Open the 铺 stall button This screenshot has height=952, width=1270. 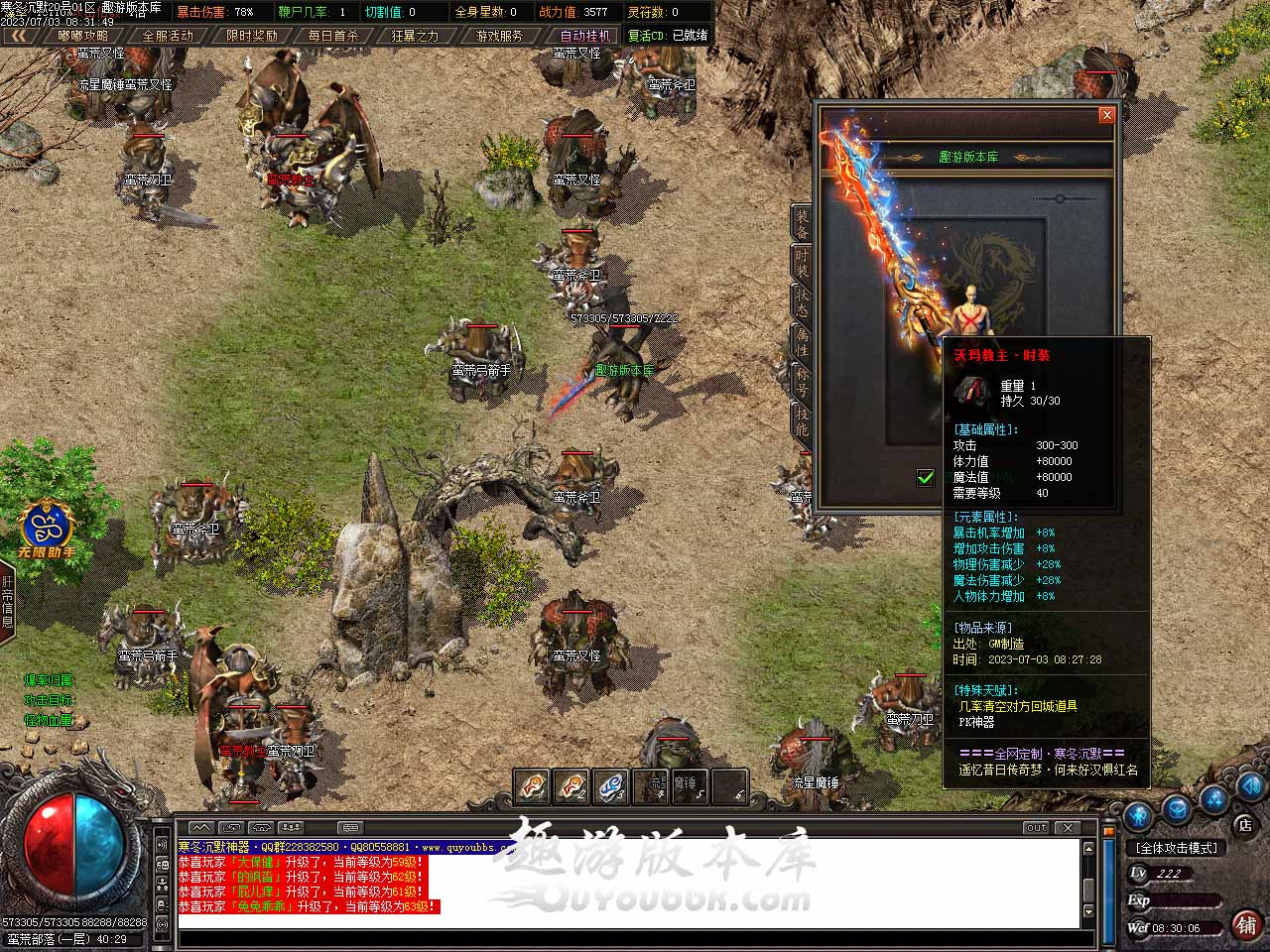tap(1246, 925)
